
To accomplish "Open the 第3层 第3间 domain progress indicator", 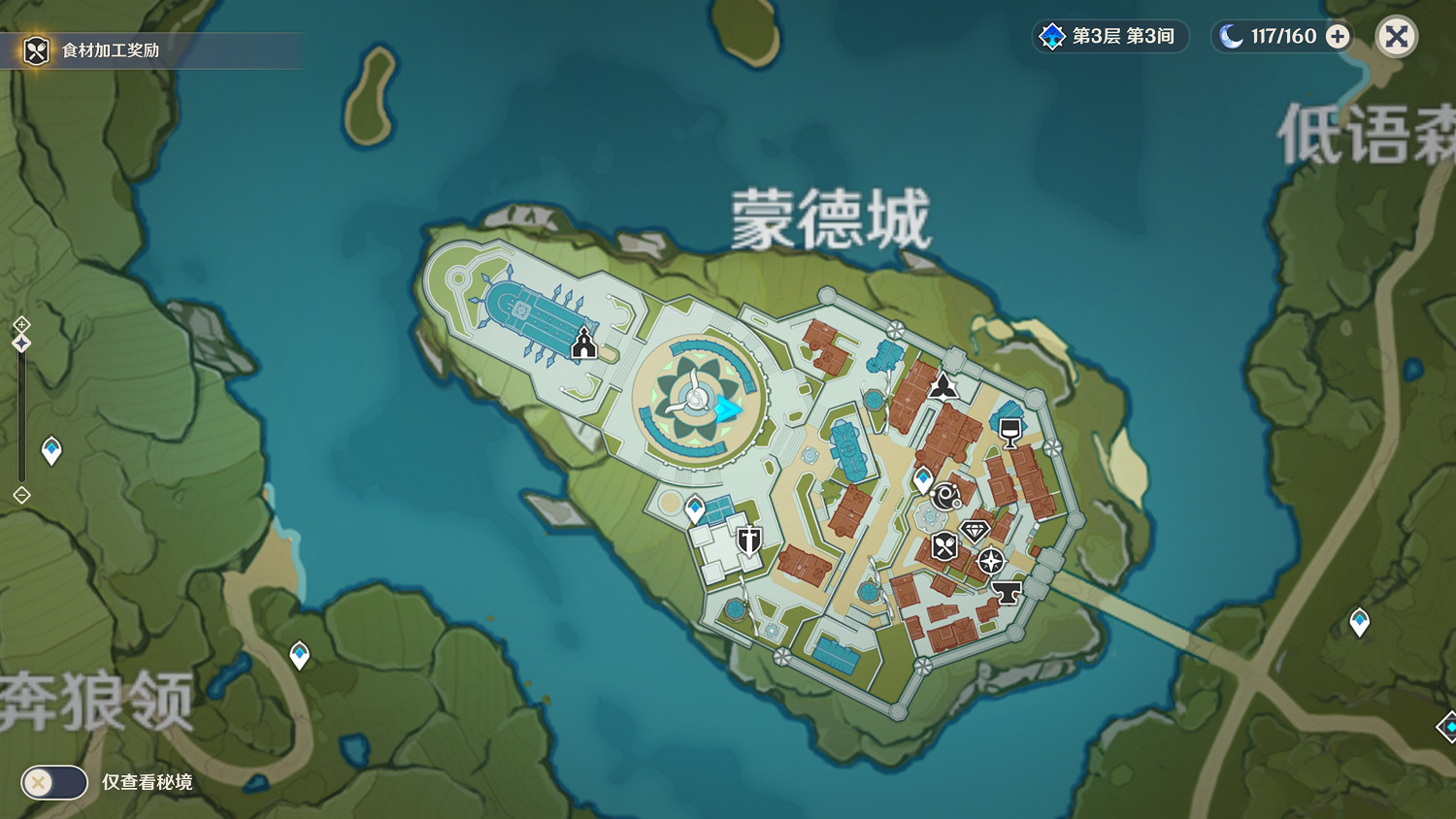I will point(1110,36).
